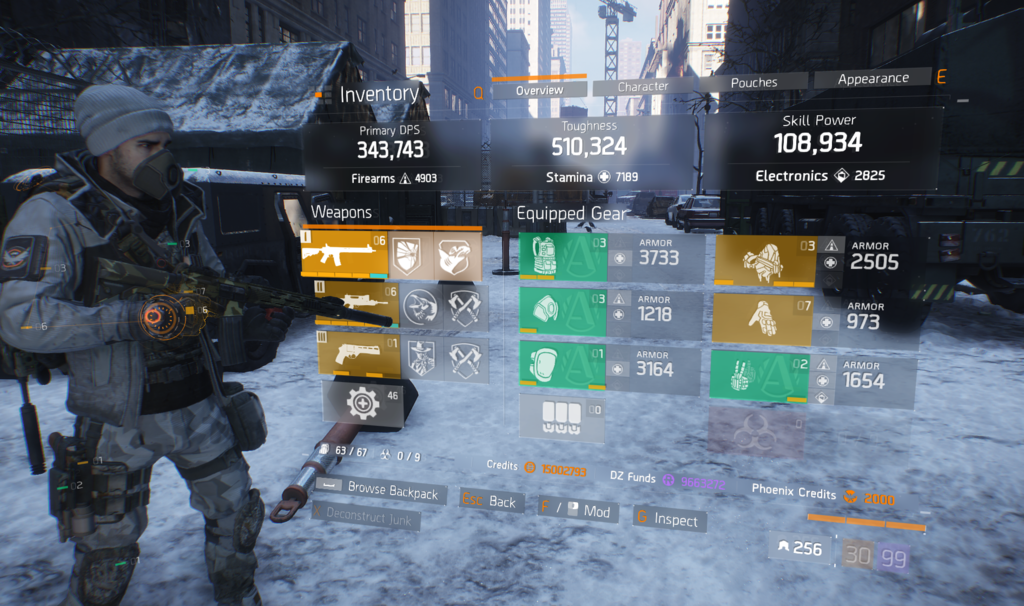Select the Overview tab
The image size is (1024, 606).
click(x=539, y=91)
